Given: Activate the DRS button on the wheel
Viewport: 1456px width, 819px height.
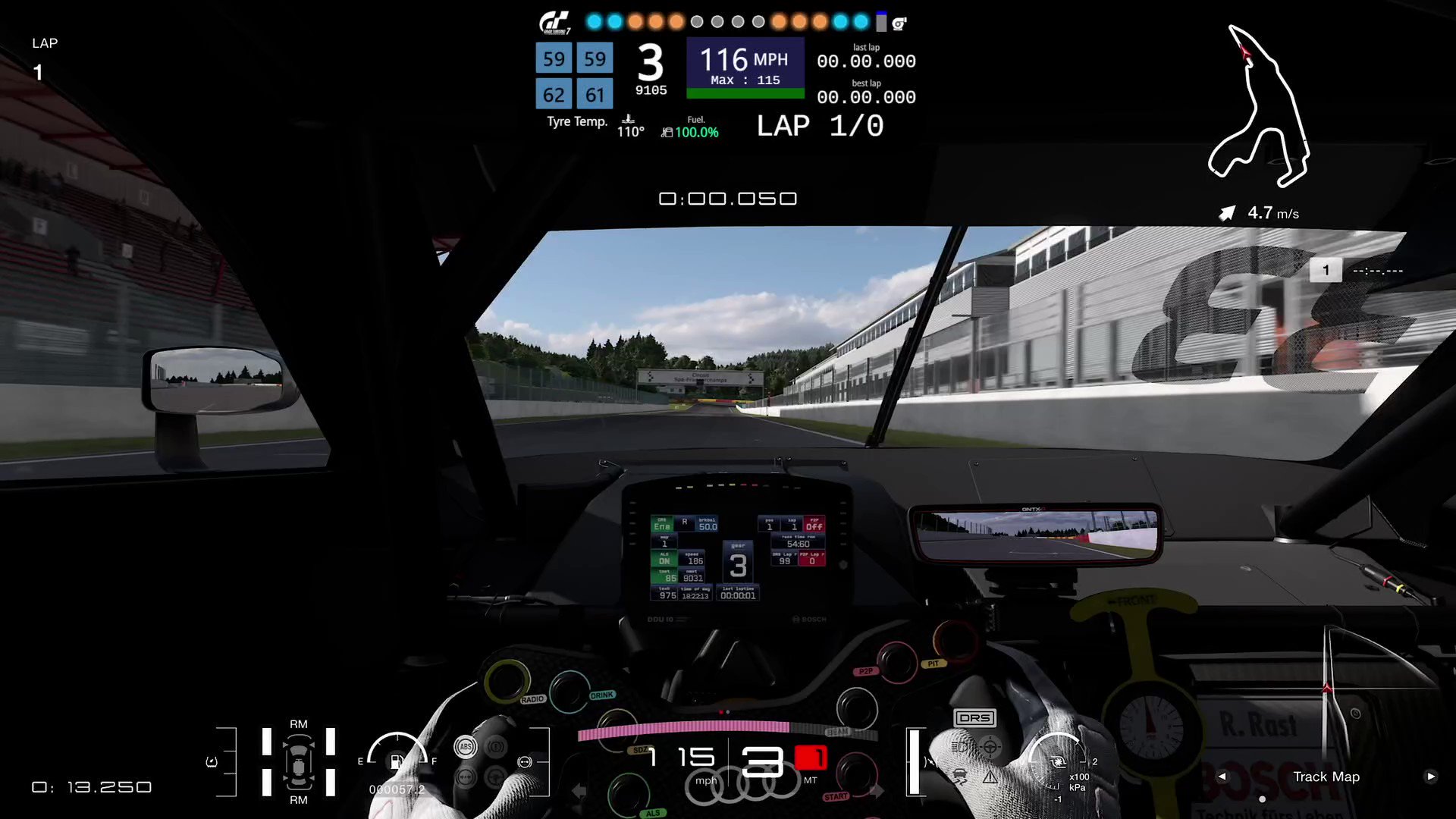Looking at the screenshot, I should [x=977, y=717].
